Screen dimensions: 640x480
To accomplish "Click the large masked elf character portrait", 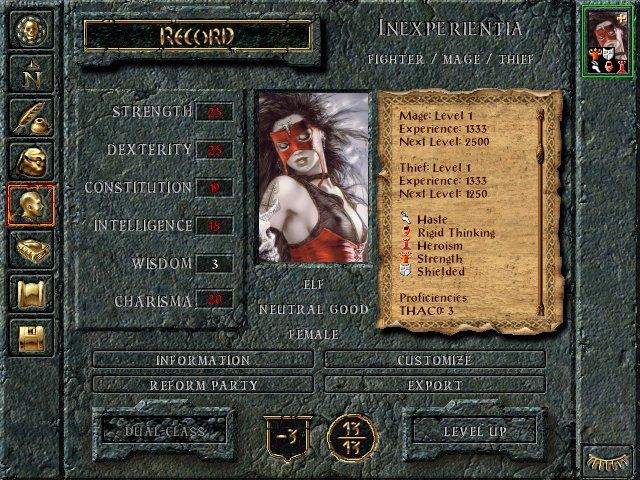I will 313,178.
